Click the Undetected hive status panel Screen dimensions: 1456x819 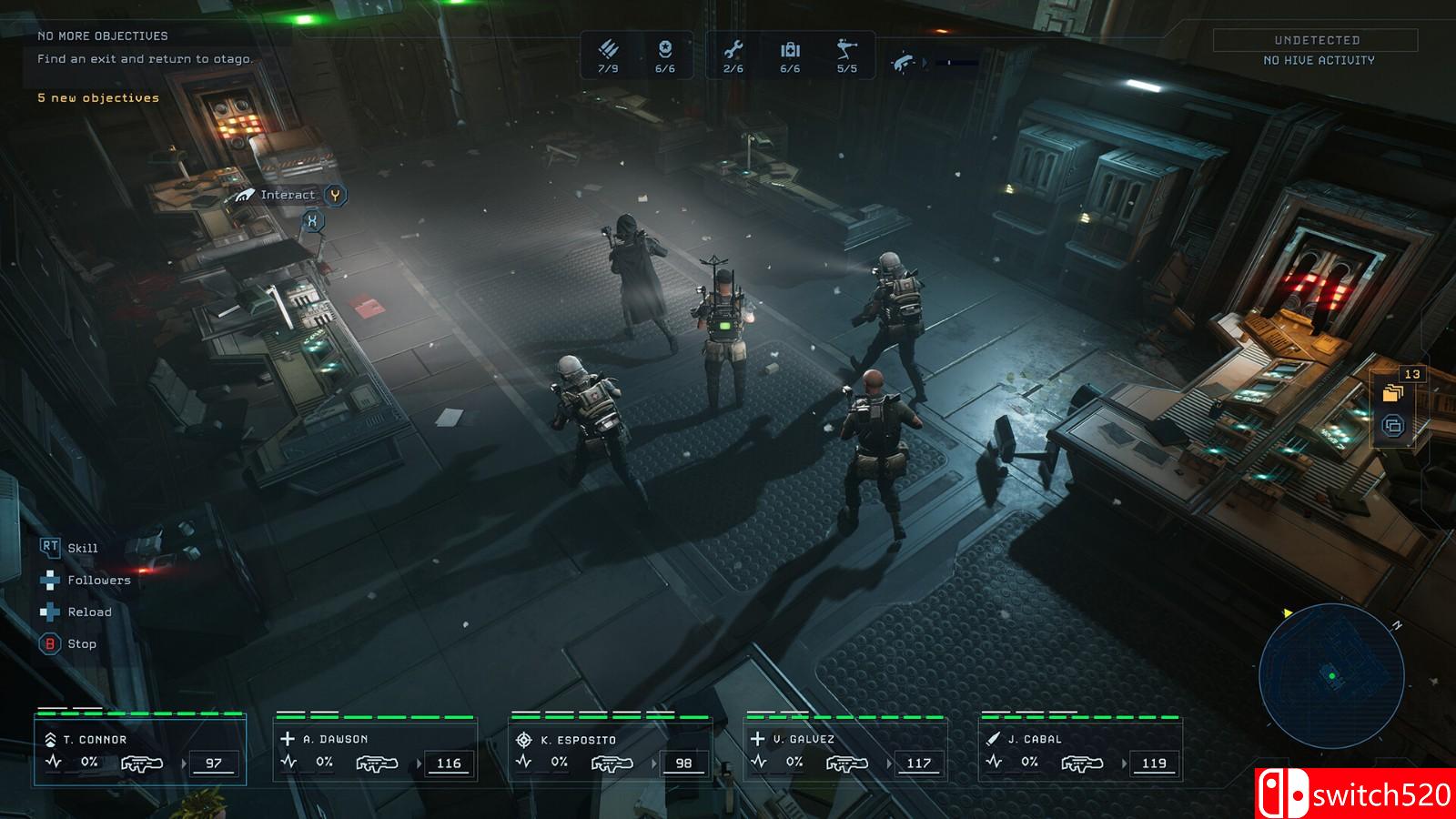pos(1316,49)
